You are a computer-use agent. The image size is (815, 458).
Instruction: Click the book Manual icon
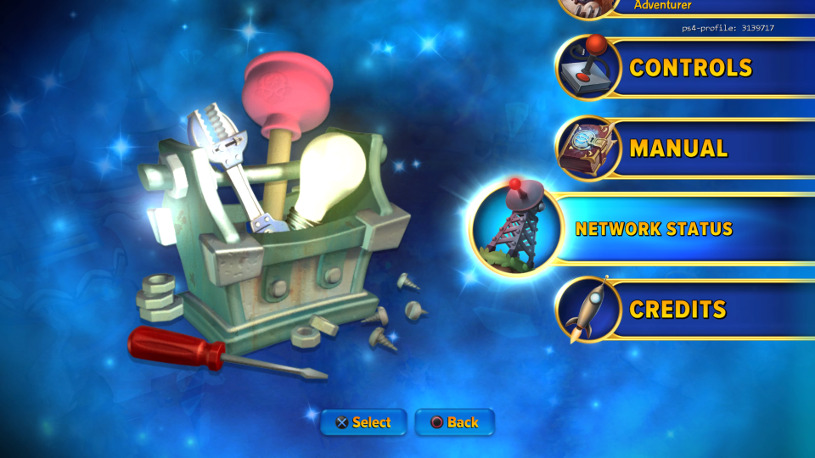click(x=589, y=148)
